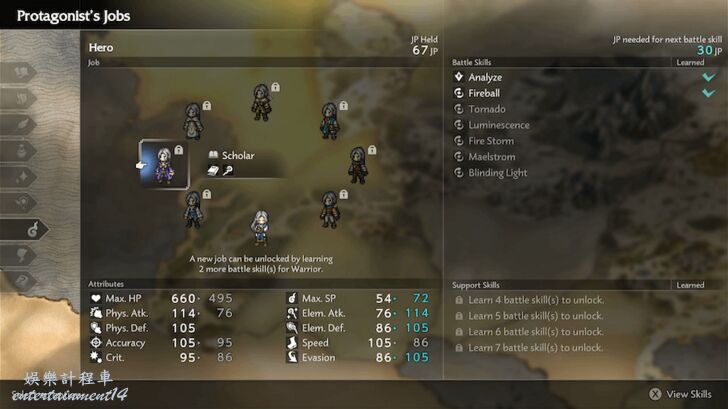The width and height of the screenshot is (728, 409).
Task: Select the highlighted Scholar job portrait
Action: point(163,163)
